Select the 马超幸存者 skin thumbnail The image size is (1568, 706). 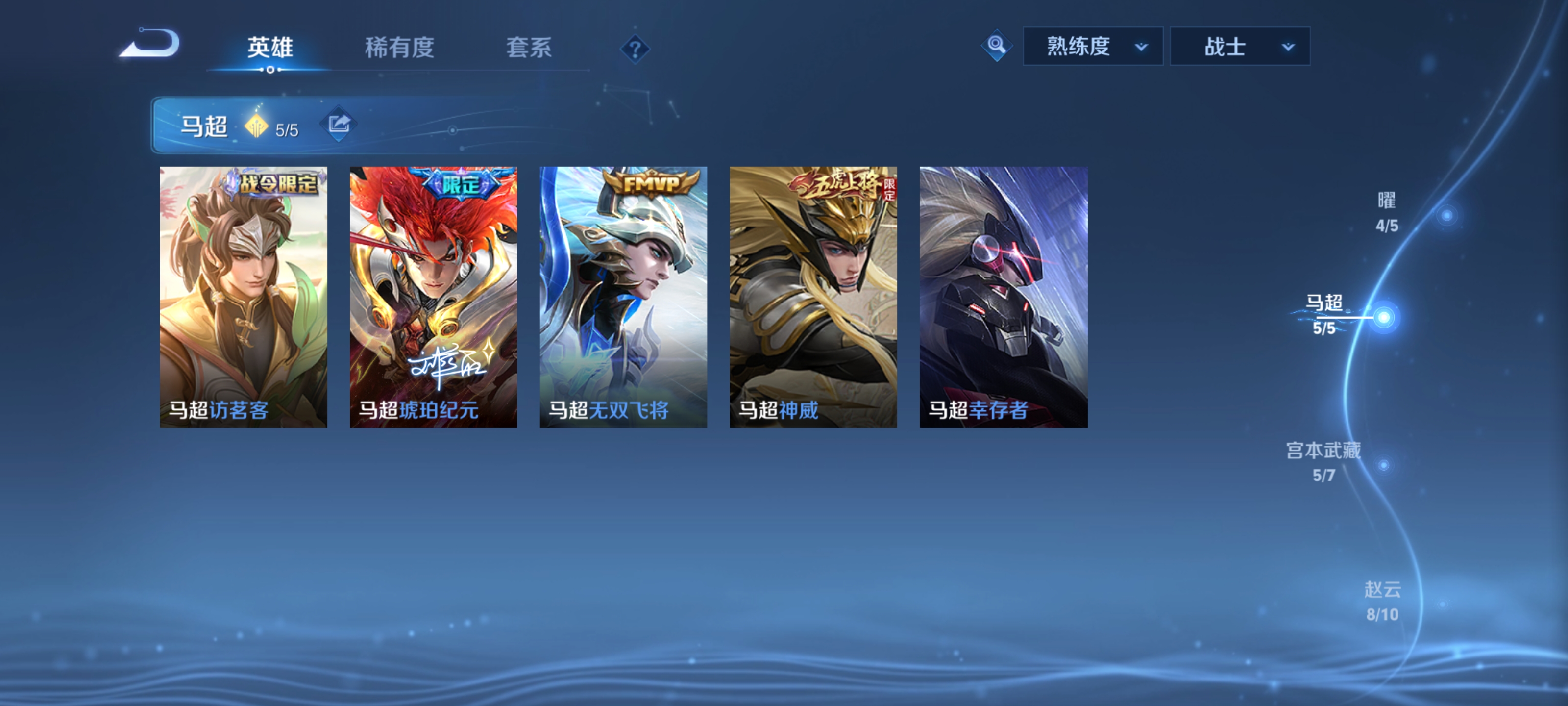(x=1003, y=299)
